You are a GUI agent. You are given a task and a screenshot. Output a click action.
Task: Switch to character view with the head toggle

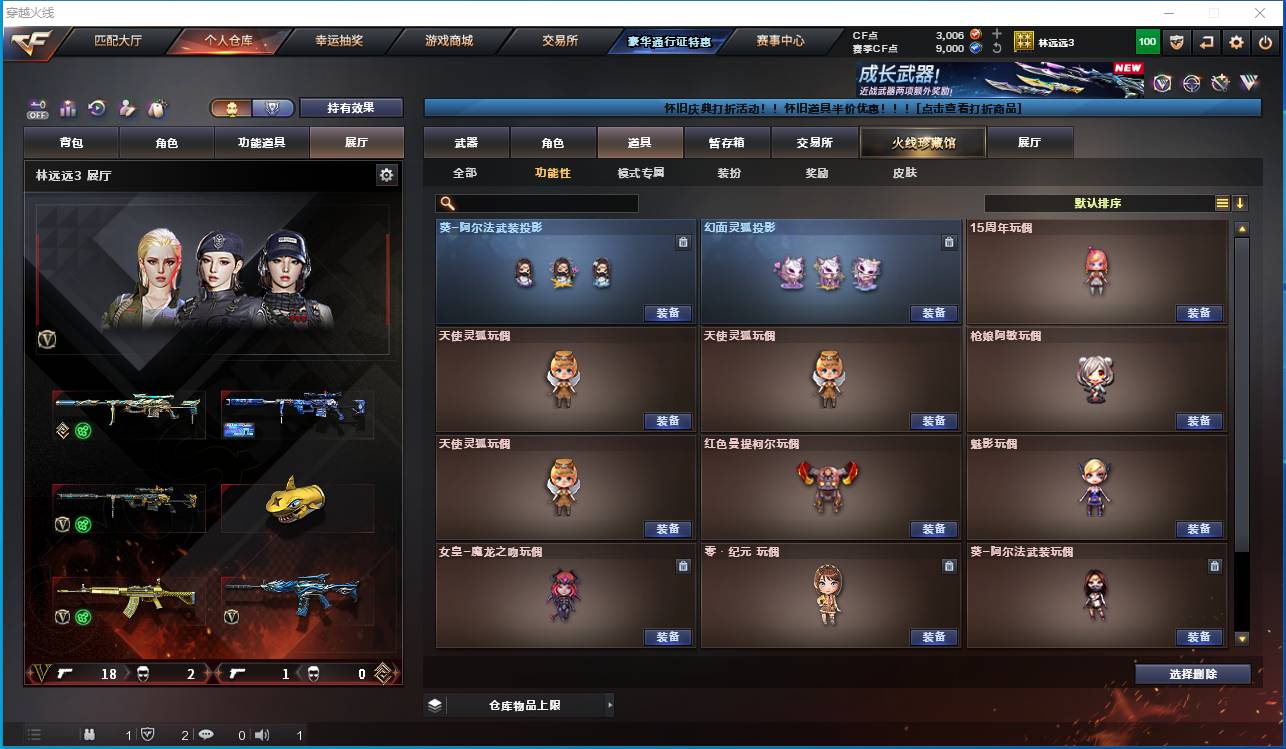[233, 107]
